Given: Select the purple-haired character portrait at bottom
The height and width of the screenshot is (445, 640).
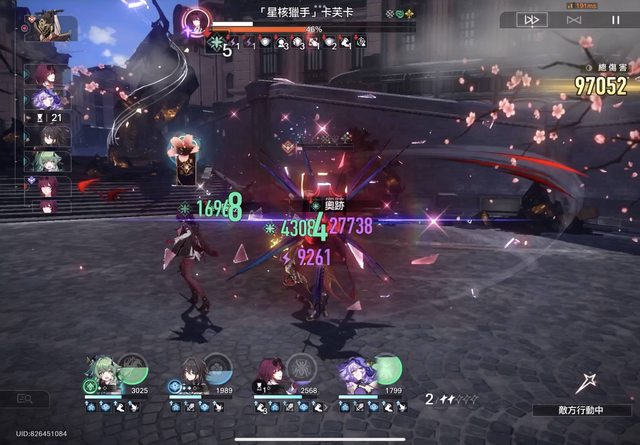Looking at the screenshot, I should [x=358, y=372].
